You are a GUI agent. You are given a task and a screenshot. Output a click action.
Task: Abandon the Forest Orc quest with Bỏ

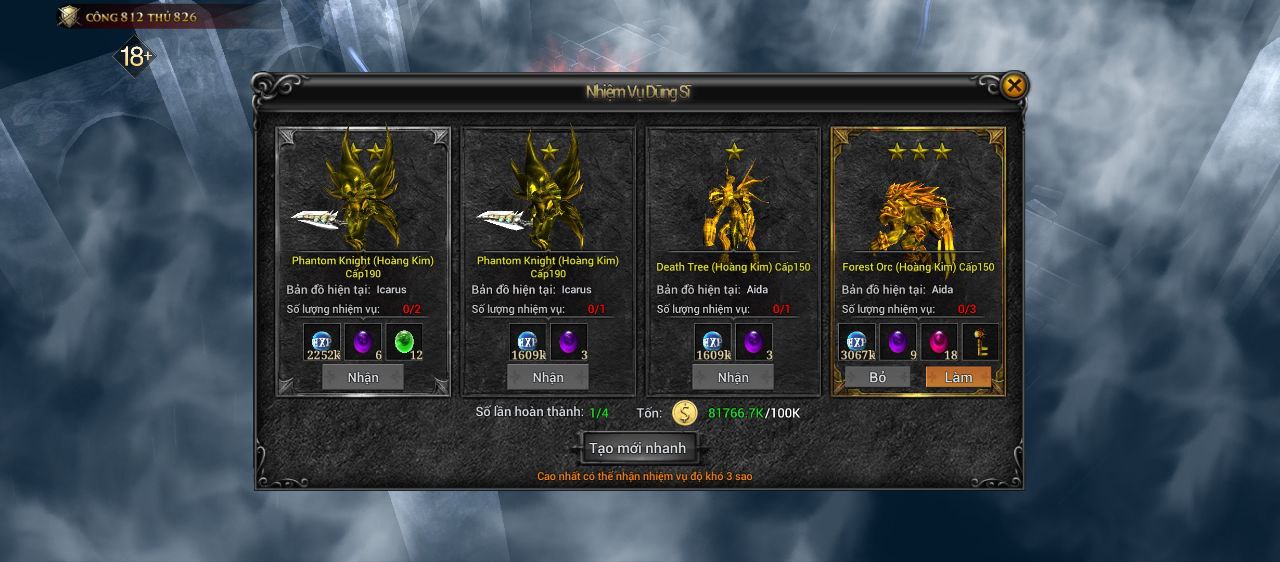pos(878,377)
